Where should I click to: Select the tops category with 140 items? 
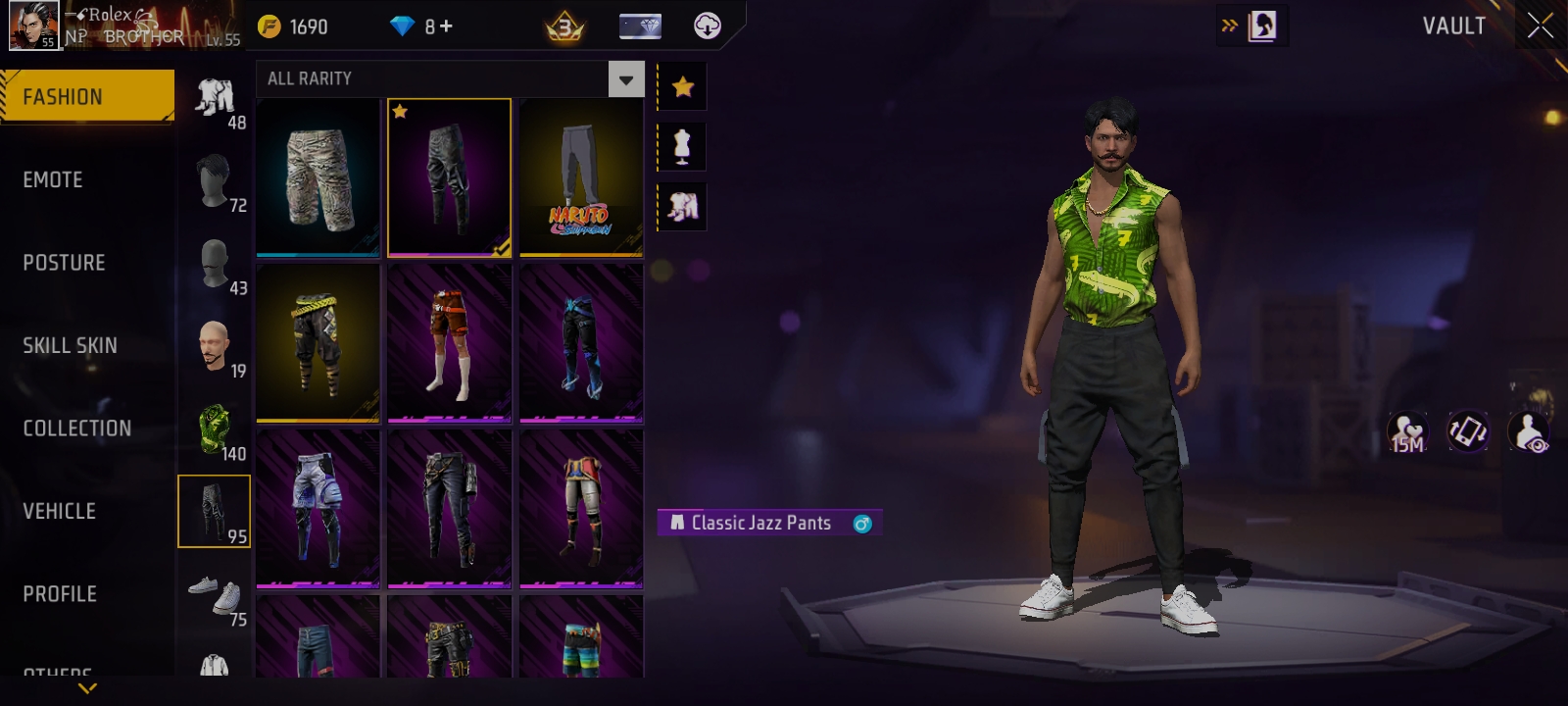(214, 427)
